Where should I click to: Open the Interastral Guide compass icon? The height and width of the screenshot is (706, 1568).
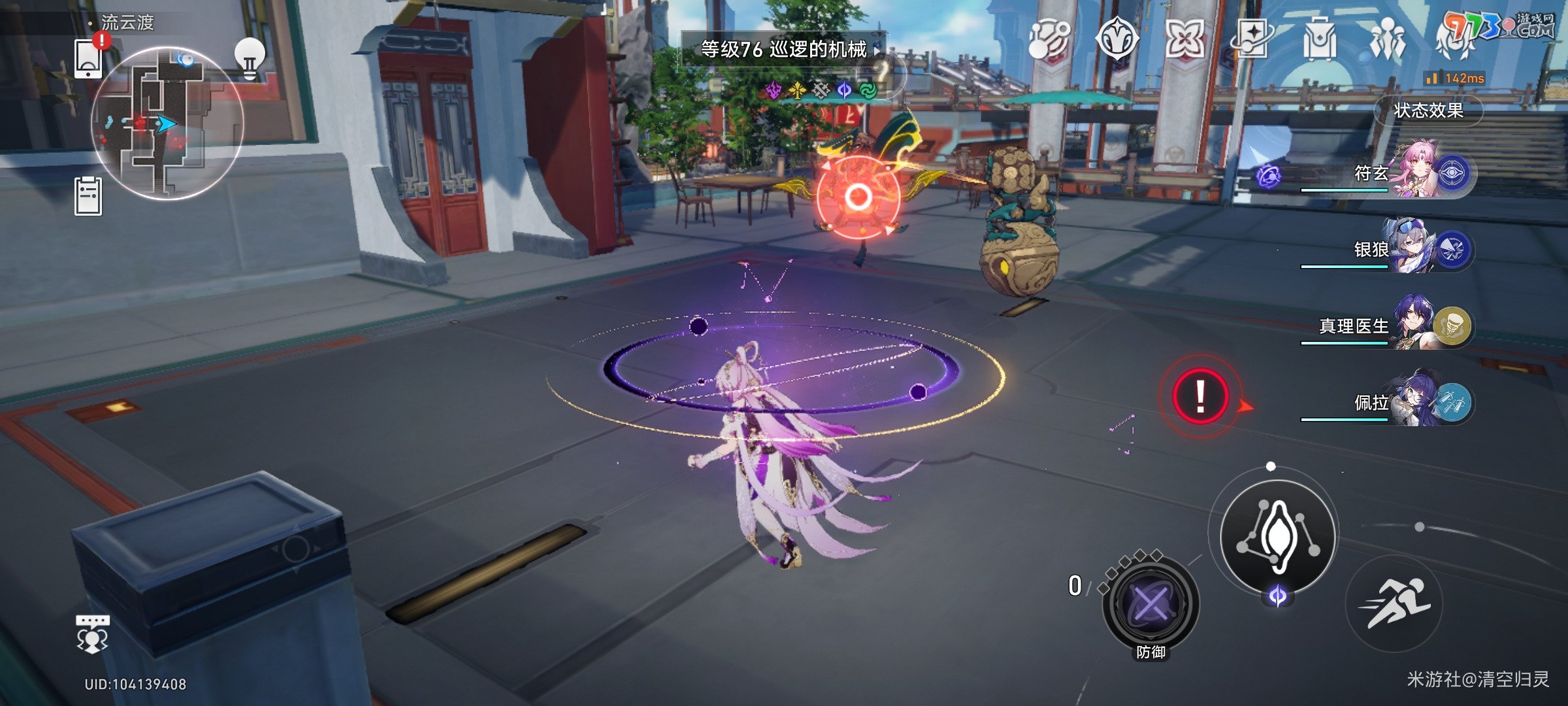click(x=1117, y=39)
